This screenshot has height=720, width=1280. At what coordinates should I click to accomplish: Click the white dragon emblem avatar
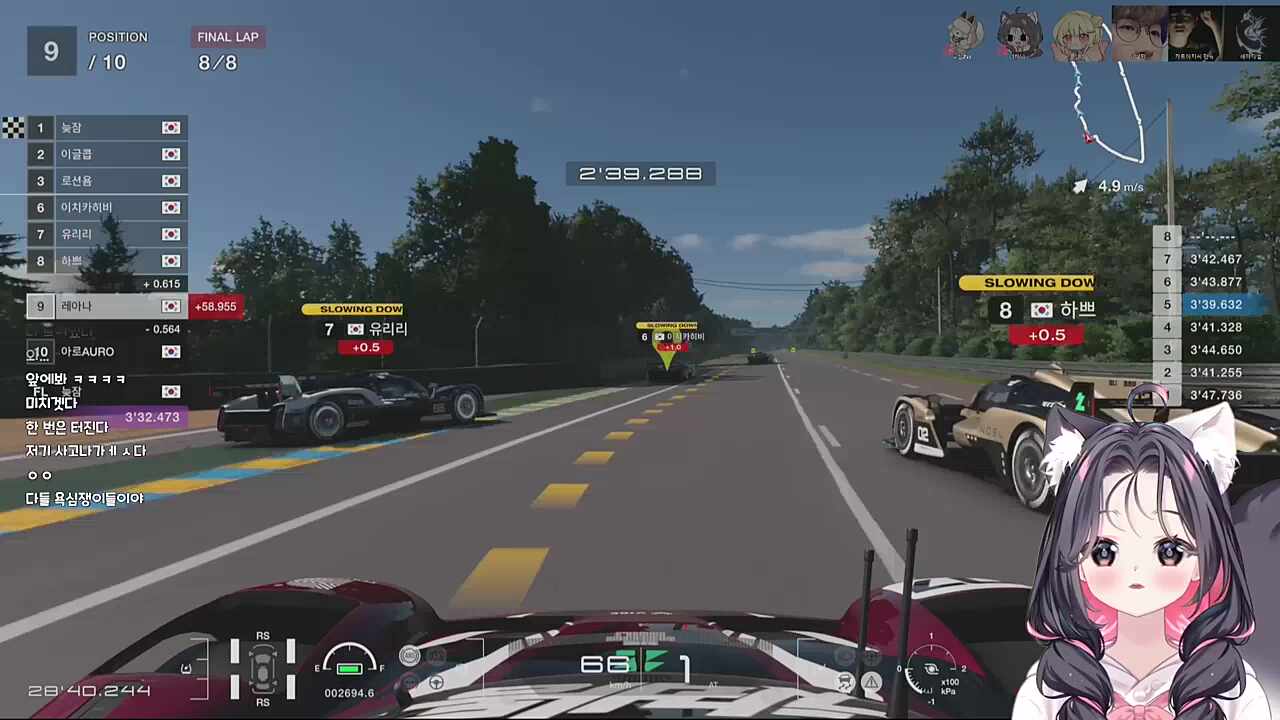pyautogui.click(x=1251, y=33)
